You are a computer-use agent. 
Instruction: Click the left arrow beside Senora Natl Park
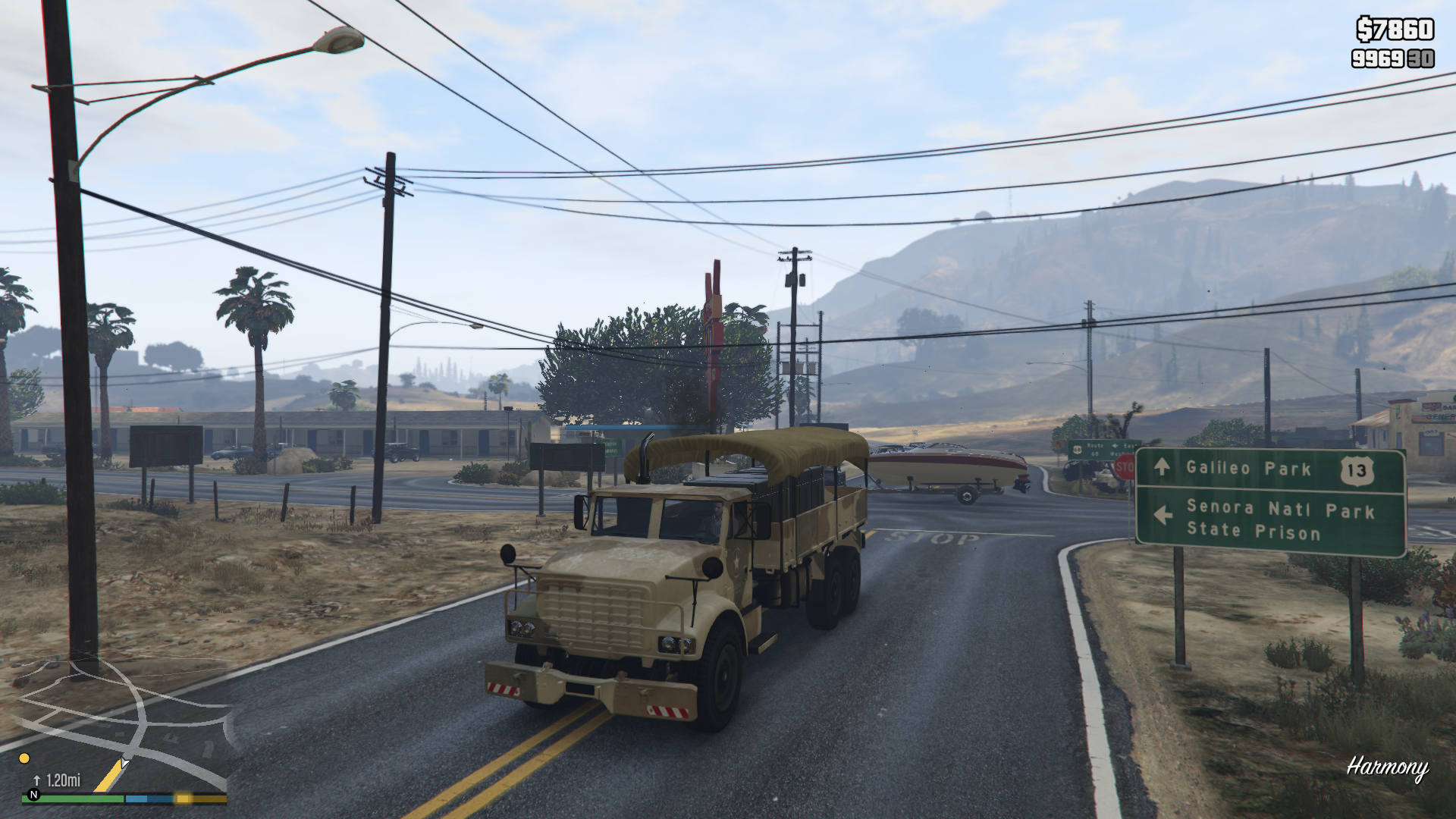[1164, 513]
